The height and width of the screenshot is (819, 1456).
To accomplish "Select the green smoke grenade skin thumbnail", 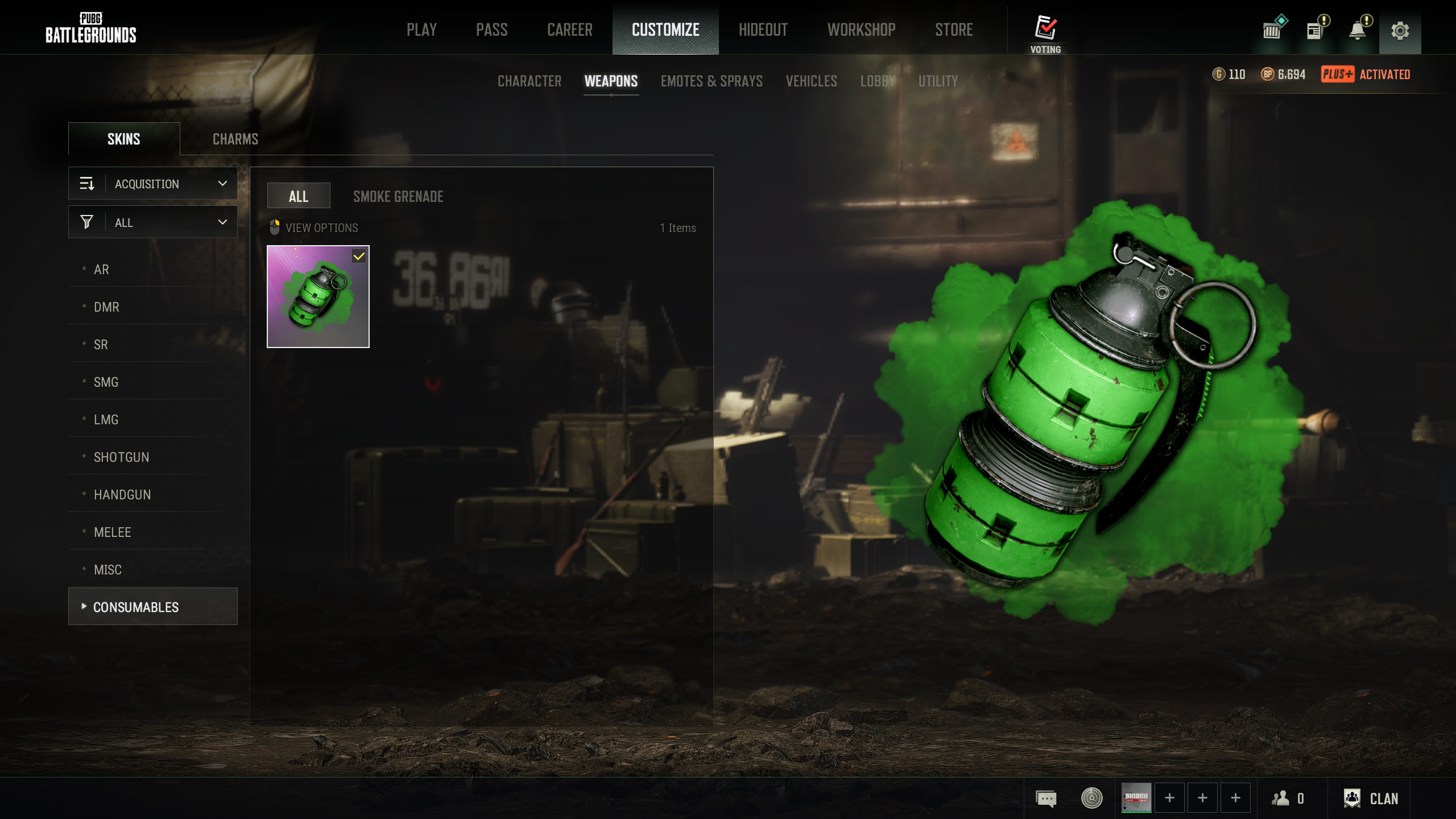I will click(318, 296).
